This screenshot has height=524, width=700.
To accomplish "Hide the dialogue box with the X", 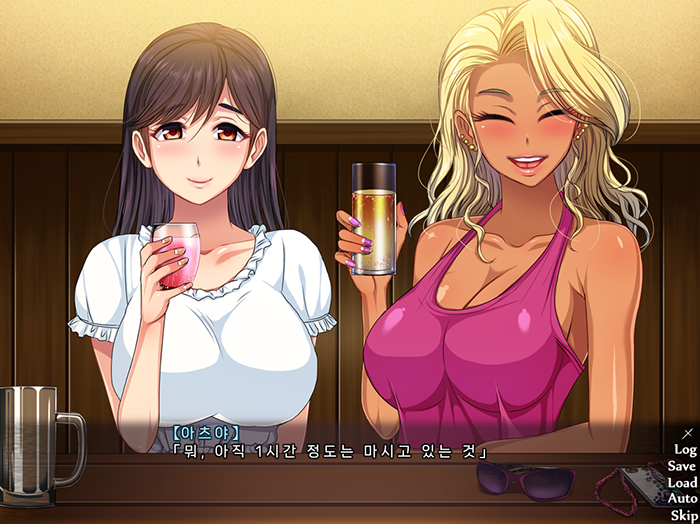I will click(687, 433).
